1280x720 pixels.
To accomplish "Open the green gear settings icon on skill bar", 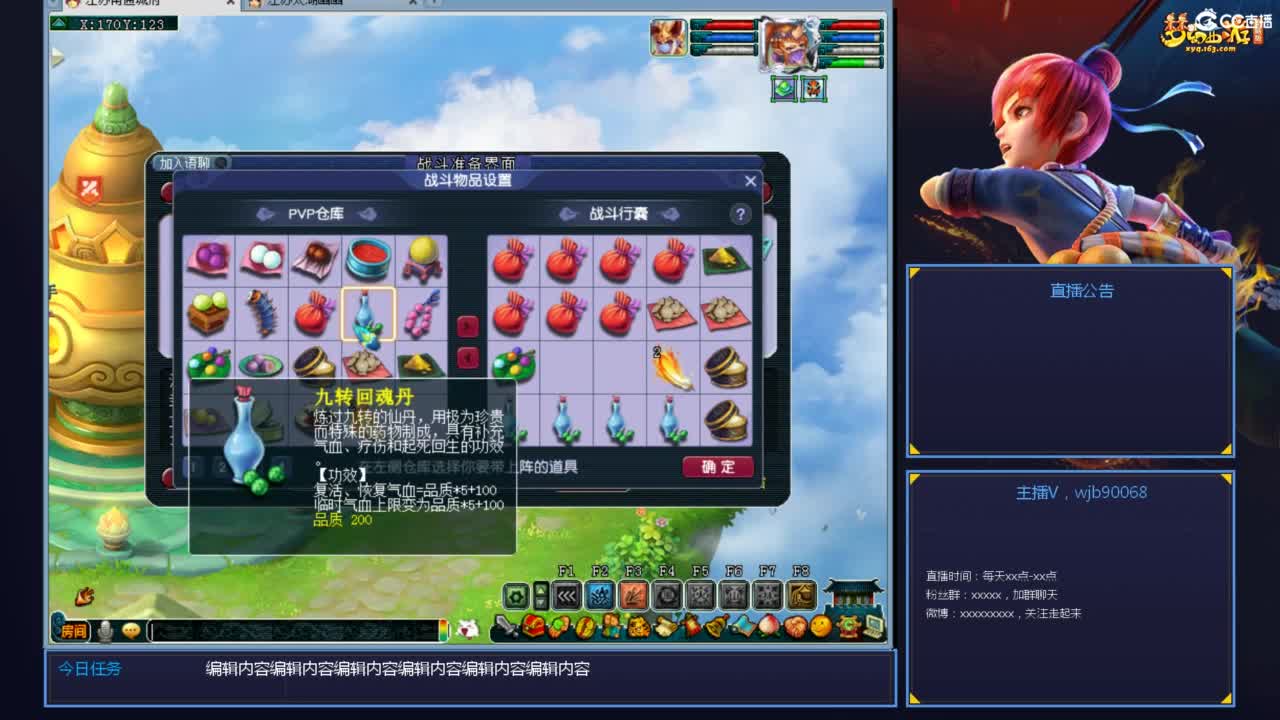I will pyautogui.click(x=515, y=594).
